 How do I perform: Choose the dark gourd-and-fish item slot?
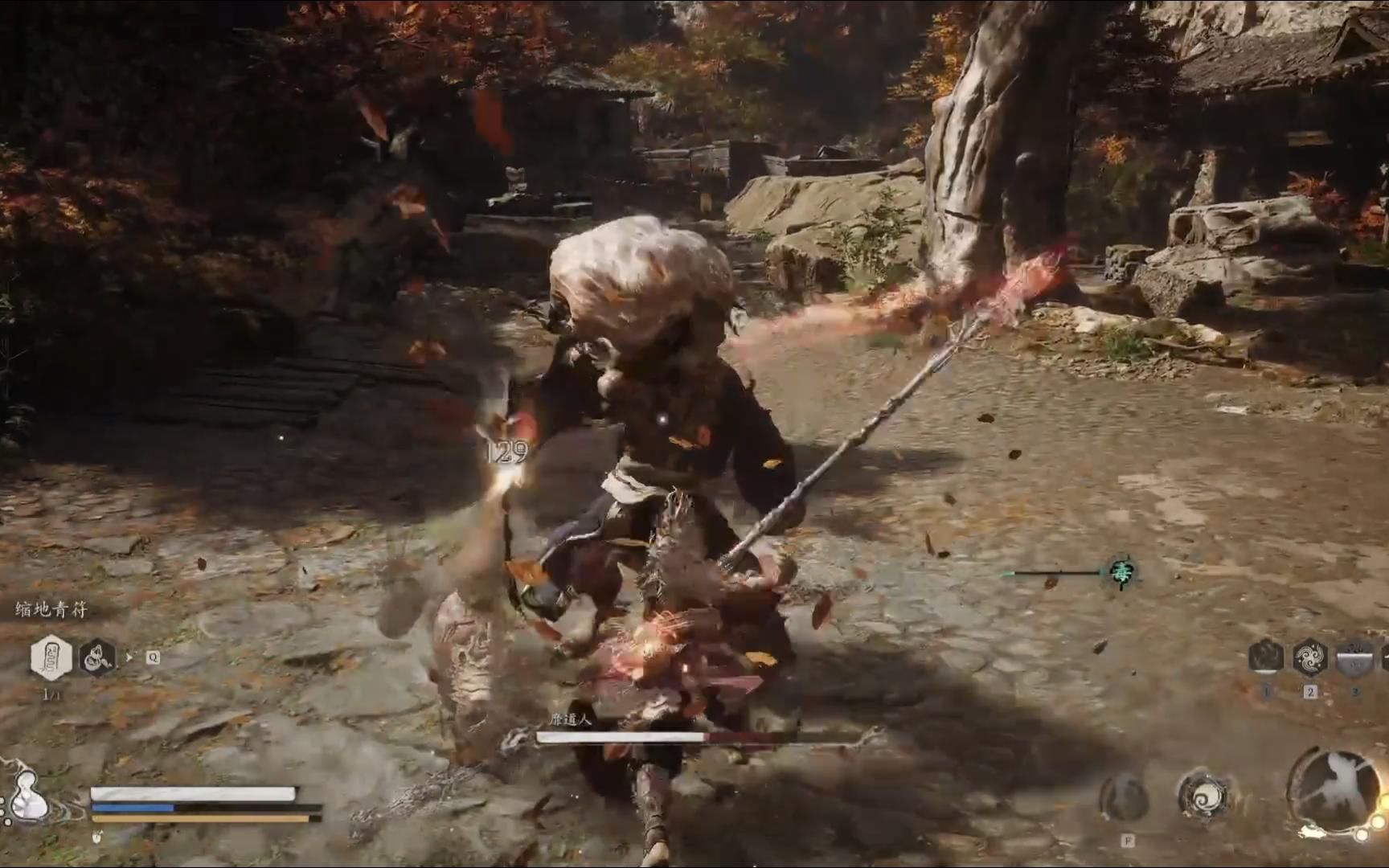click(97, 657)
